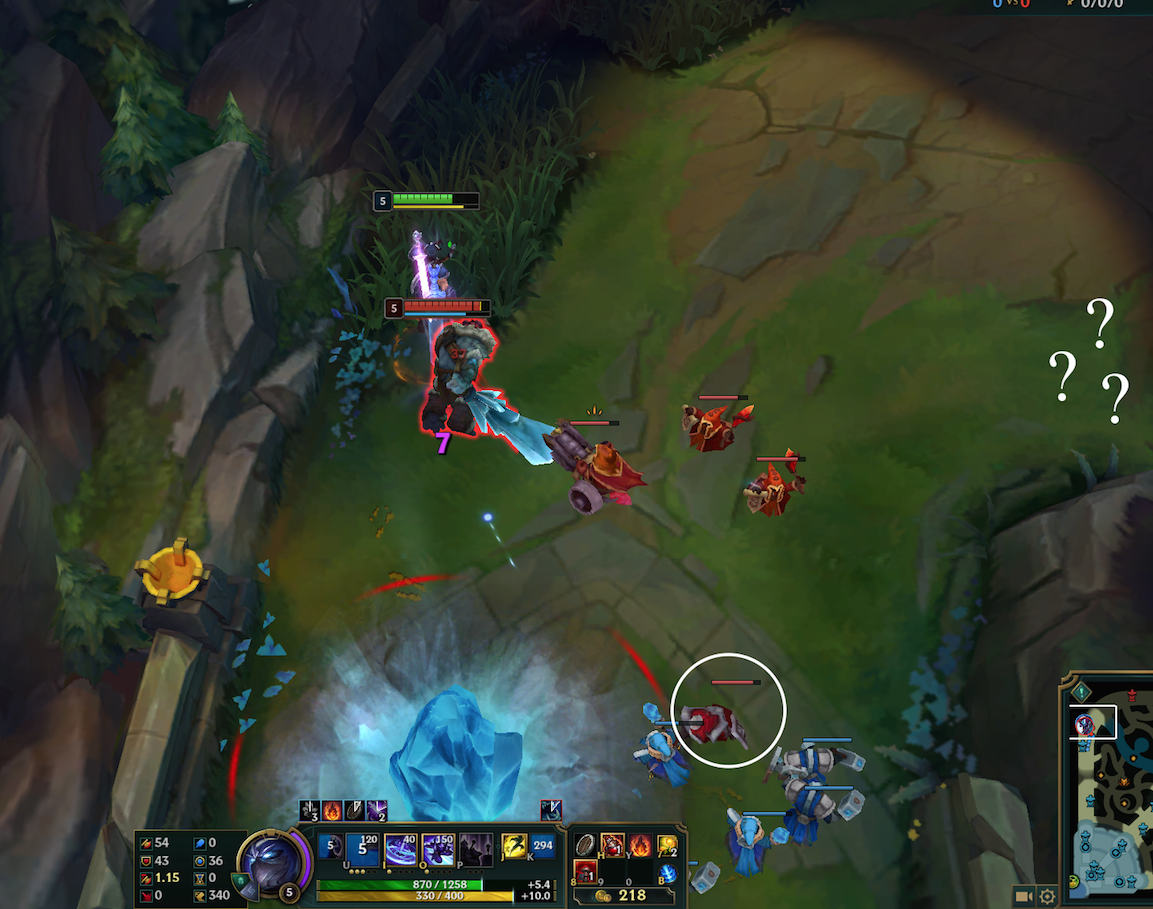Cast Shen's Q ability on cooldown
Viewport: 1153px width, 909px height.
click(x=363, y=849)
